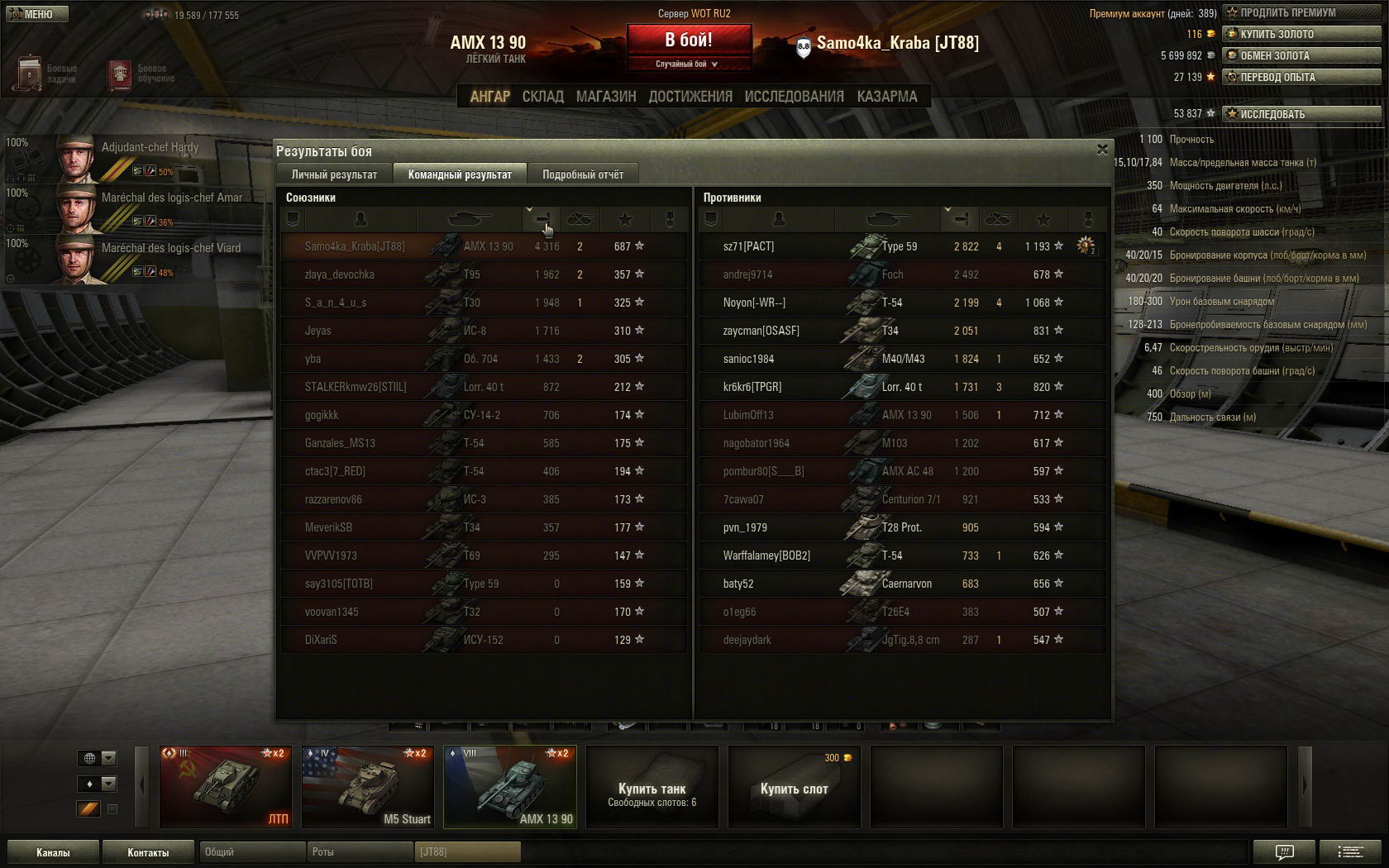The height and width of the screenshot is (868, 1389).
Task: Buy gold with Купить золото
Action: (x=1301, y=34)
